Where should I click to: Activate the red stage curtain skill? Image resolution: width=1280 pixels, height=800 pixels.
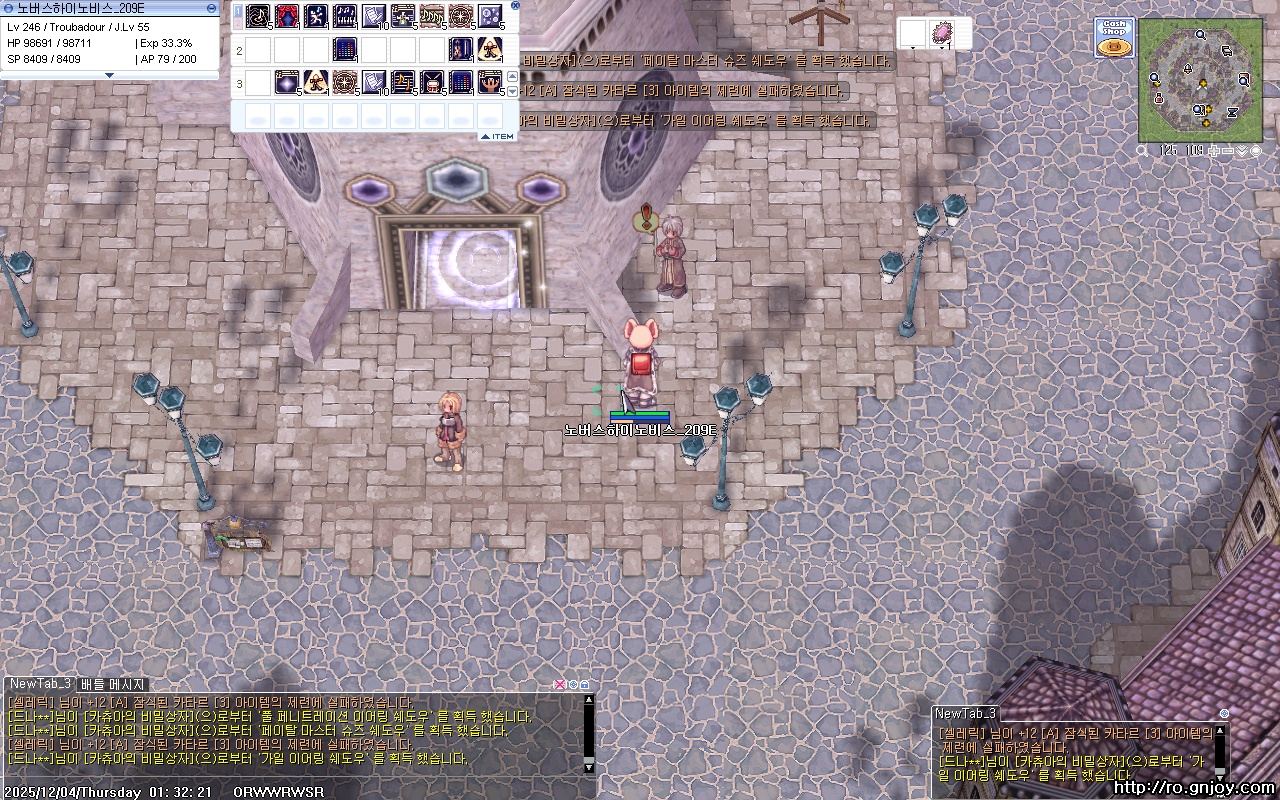tap(288, 16)
